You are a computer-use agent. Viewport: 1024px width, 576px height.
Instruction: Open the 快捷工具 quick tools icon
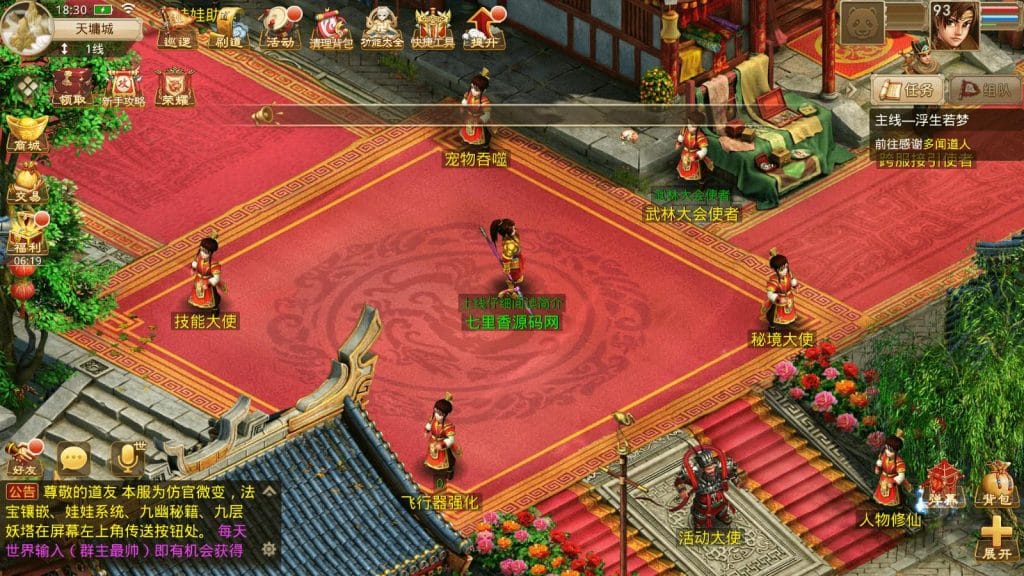coord(434,27)
